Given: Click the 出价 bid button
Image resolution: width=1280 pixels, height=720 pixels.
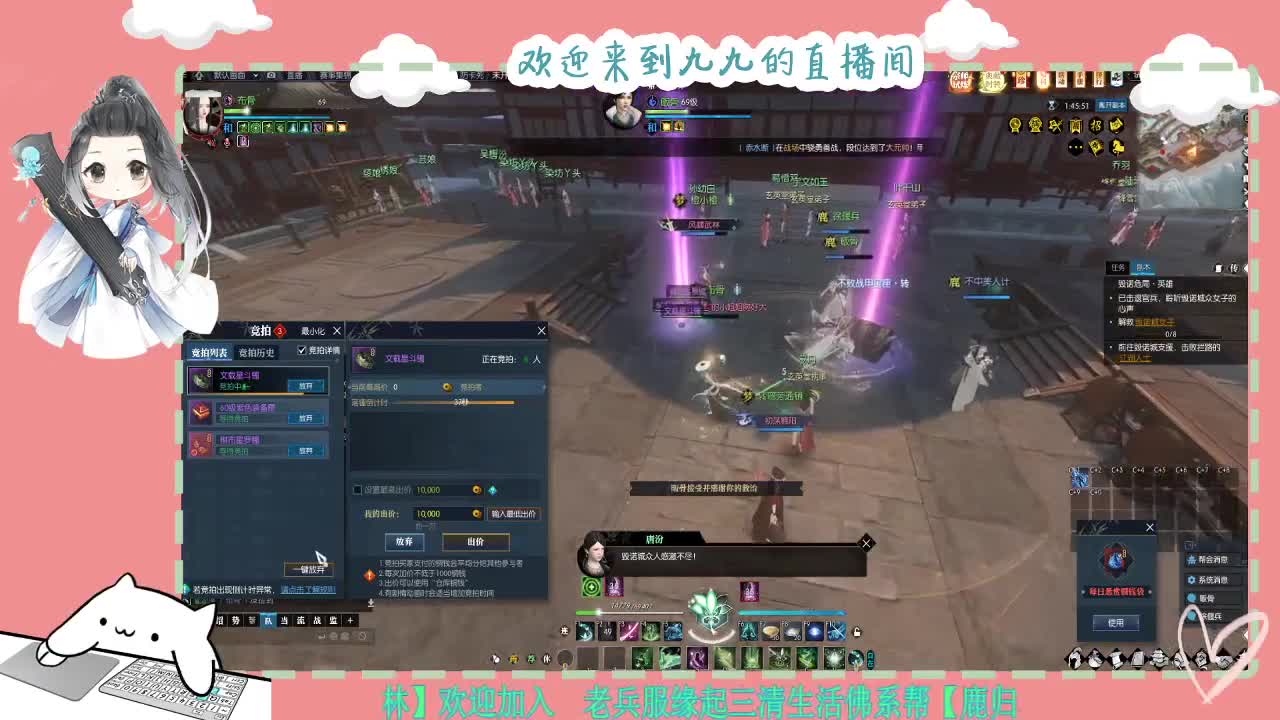Looking at the screenshot, I should pos(476,544).
